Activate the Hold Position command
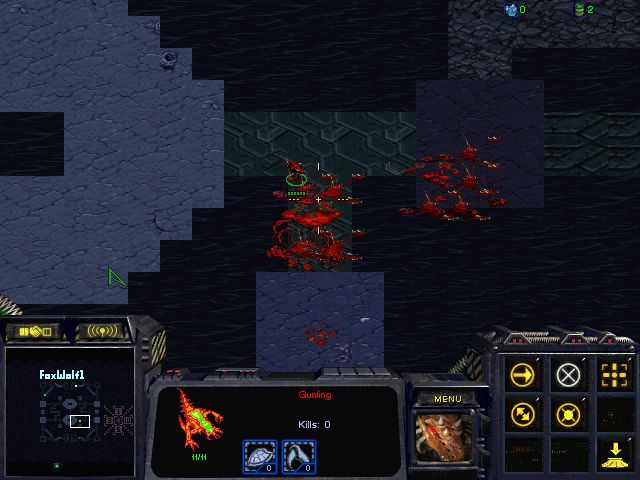Viewport: 640px width, 480px height. pyautogui.click(x=568, y=412)
